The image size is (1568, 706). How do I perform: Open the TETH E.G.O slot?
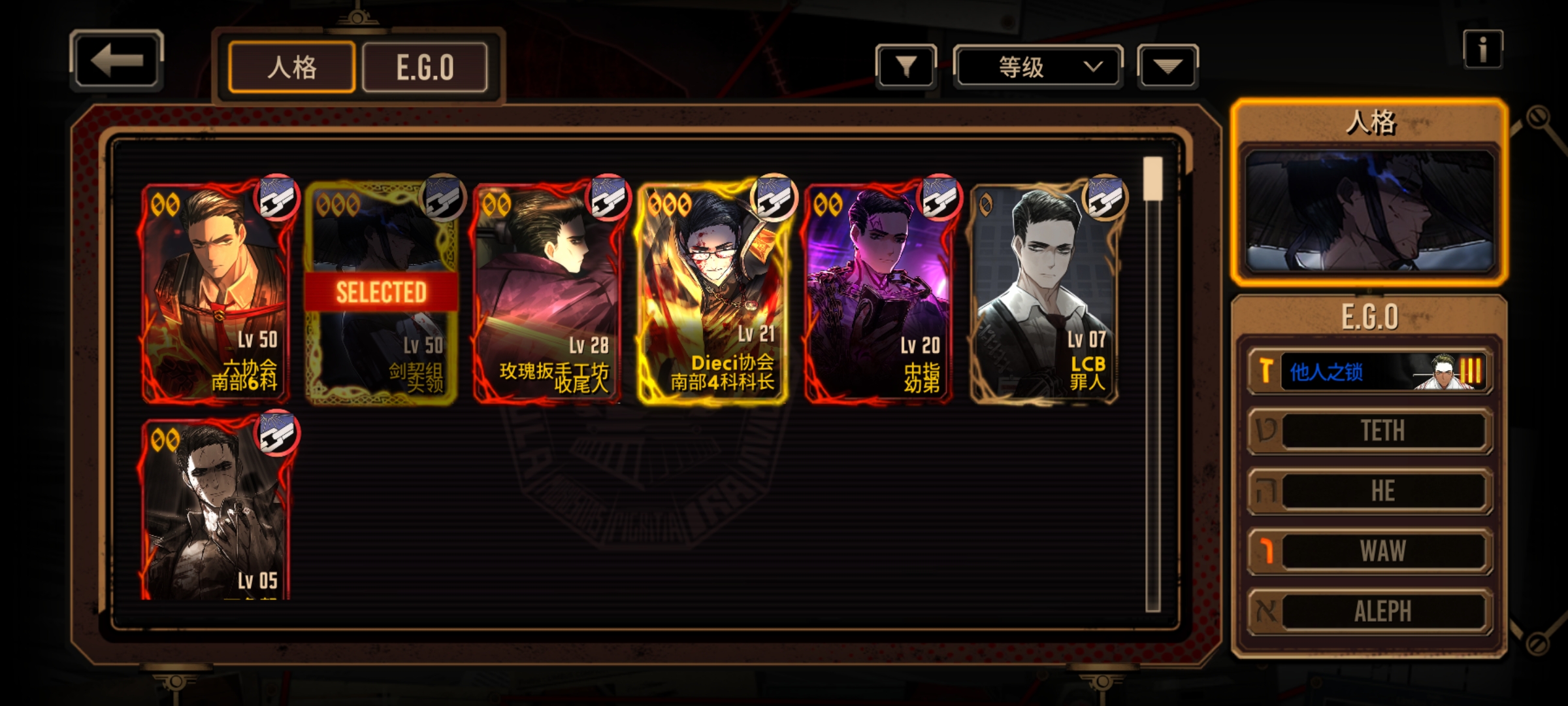click(x=1371, y=431)
